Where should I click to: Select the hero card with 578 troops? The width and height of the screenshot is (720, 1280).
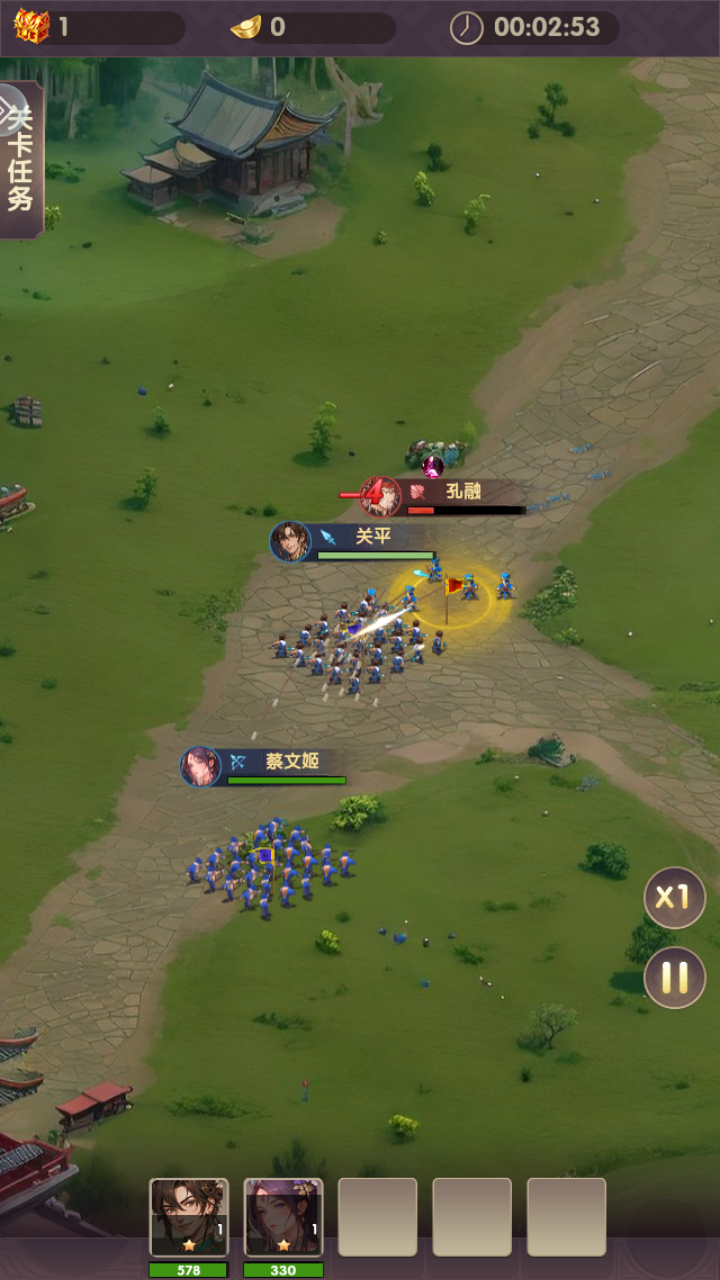[189, 1217]
